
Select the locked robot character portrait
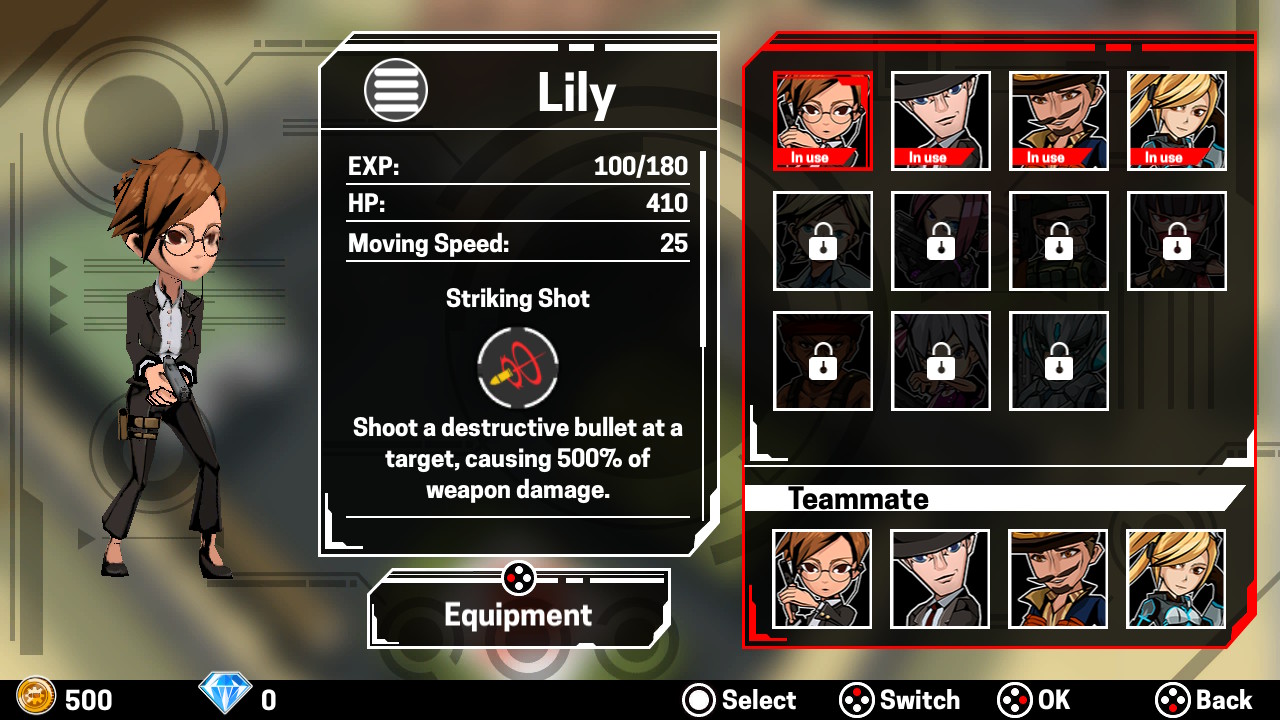1058,360
